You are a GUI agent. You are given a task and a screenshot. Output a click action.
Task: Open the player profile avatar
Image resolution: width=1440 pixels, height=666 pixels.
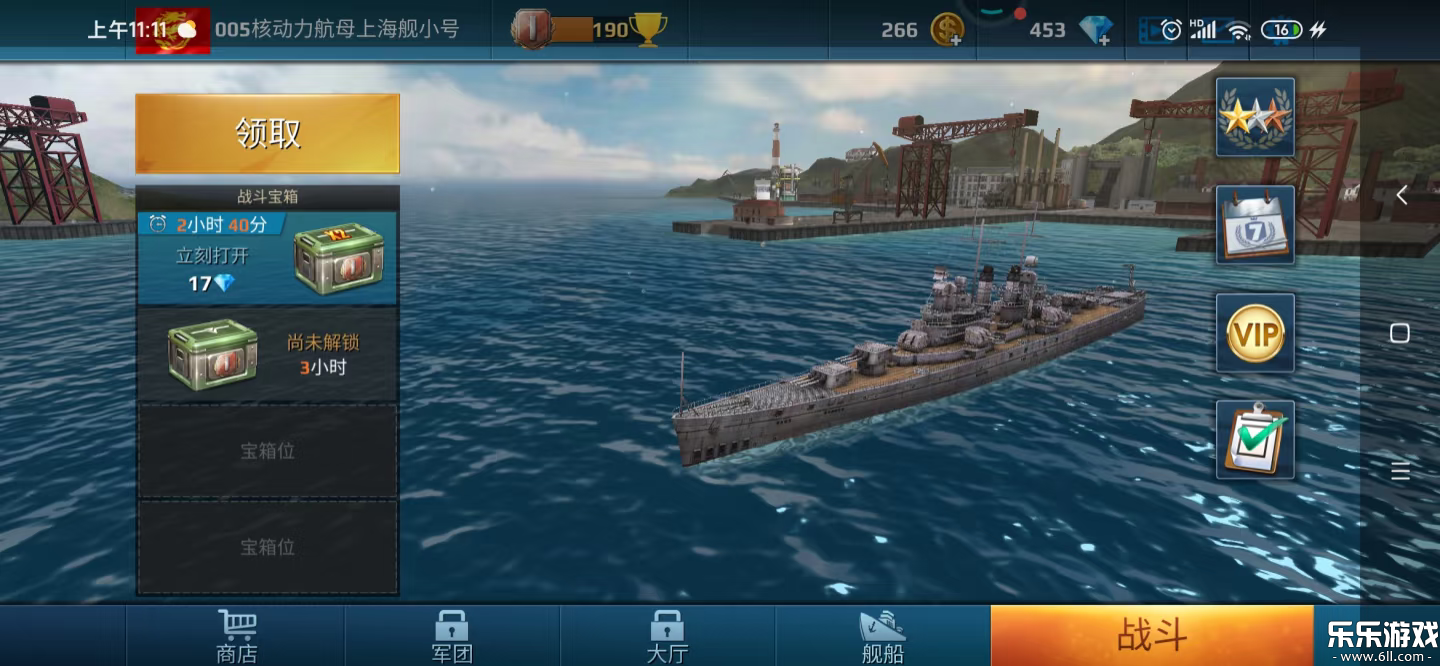click(172, 30)
